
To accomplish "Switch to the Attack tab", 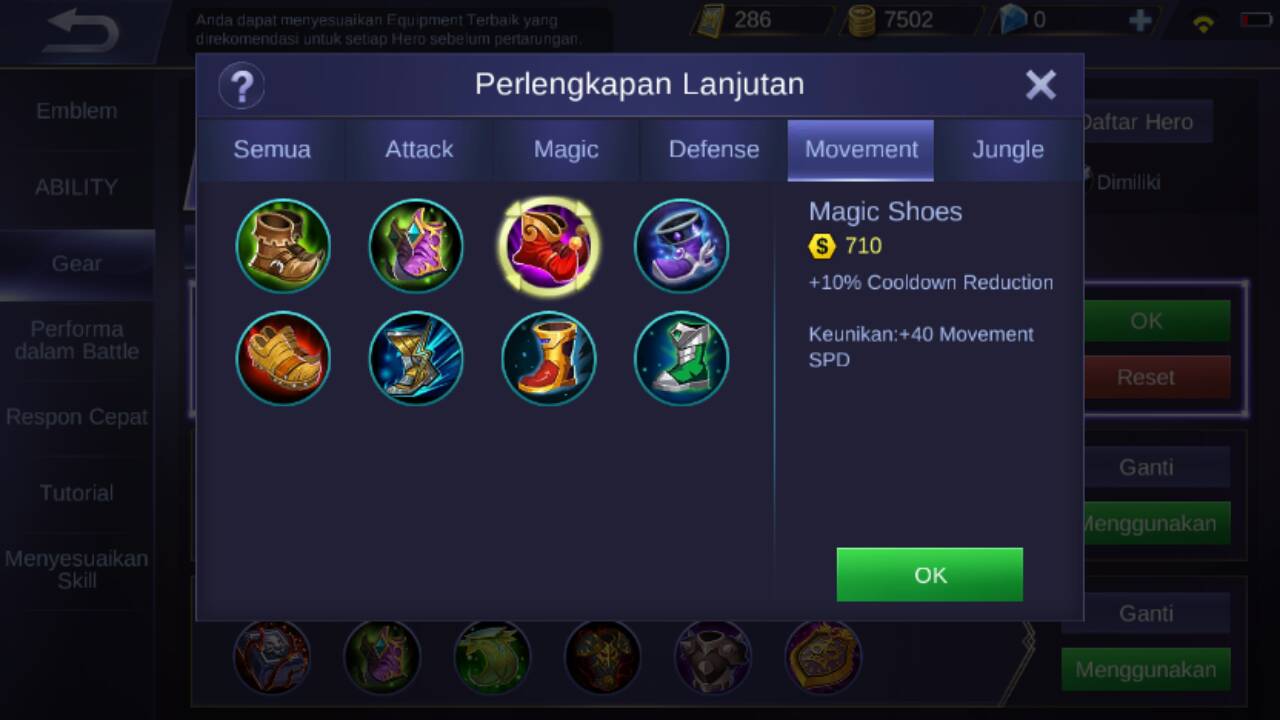I will tap(419, 150).
